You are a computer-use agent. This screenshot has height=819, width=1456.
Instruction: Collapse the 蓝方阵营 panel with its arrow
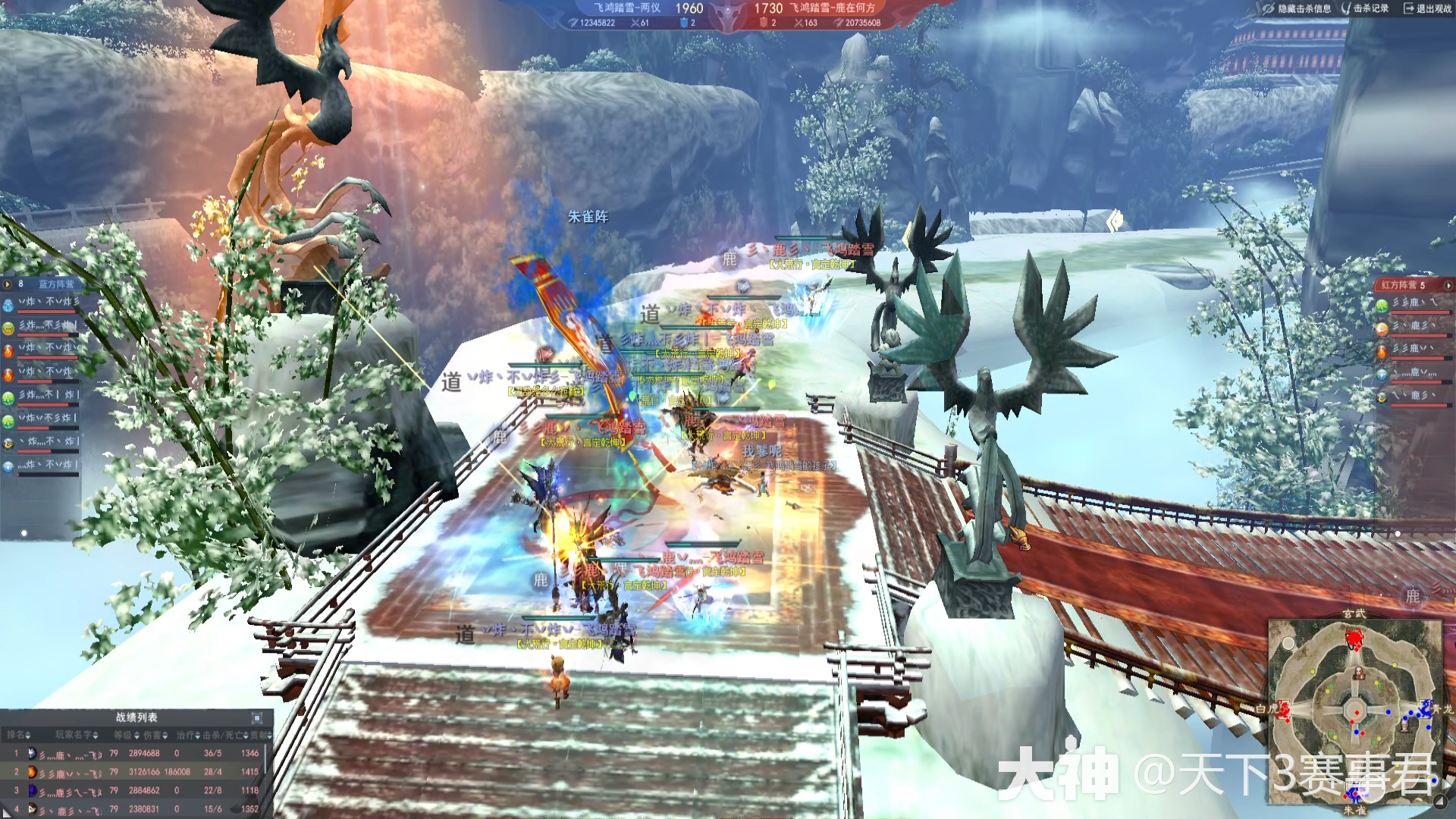point(8,284)
